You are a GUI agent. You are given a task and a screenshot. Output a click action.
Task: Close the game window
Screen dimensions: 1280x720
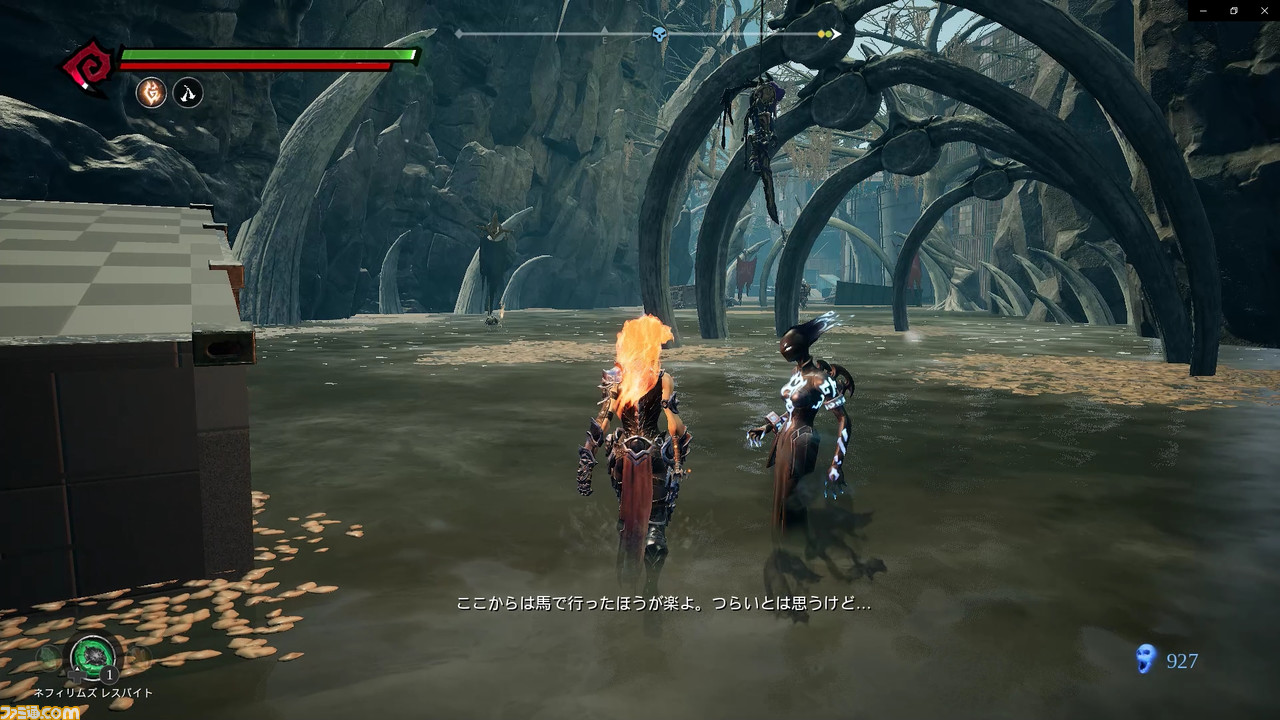1263,10
